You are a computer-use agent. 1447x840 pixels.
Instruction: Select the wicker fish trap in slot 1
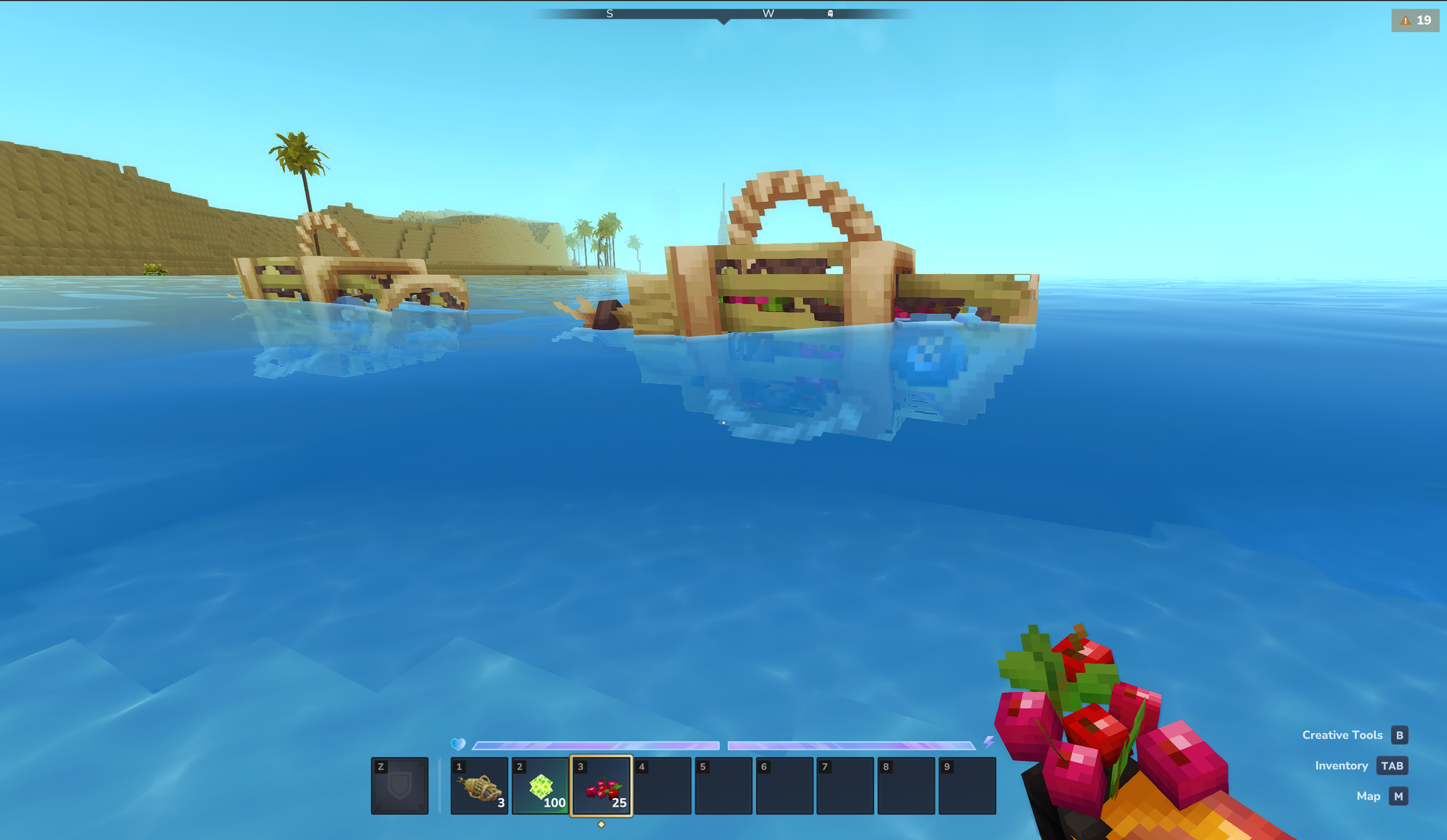[479, 786]
